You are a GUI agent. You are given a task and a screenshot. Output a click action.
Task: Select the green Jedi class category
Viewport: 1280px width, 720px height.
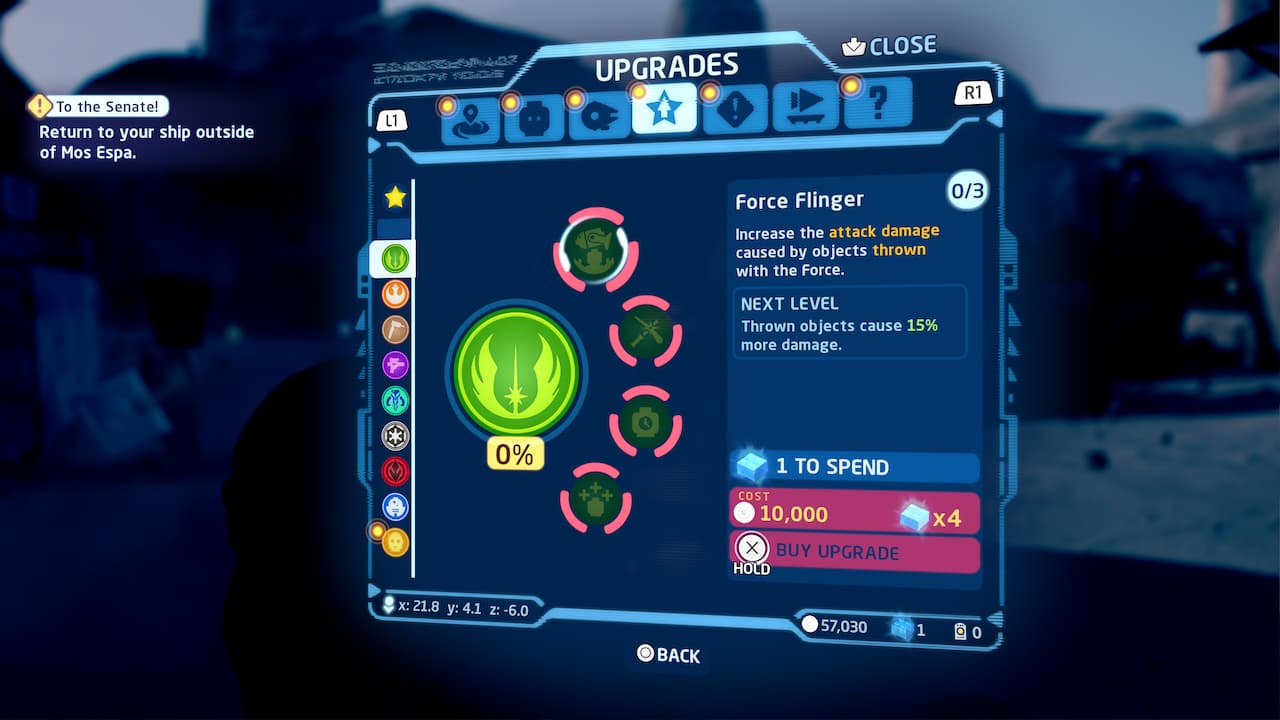tap(395, 259)
